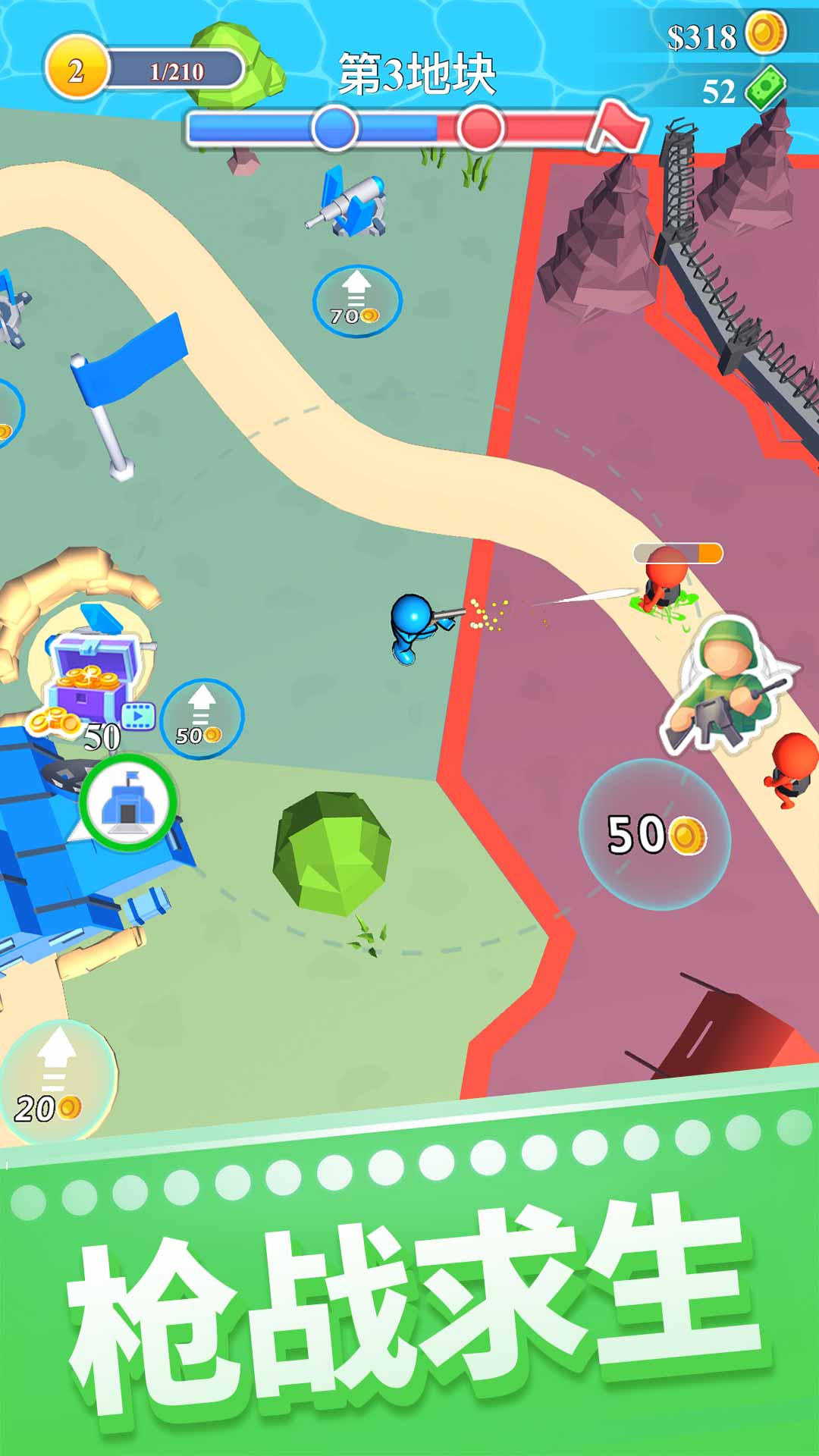Buy the 50-coin soldier recruit bubble
The width and height of the screenshot is (819, 1456).
click(x=655, y=834)
